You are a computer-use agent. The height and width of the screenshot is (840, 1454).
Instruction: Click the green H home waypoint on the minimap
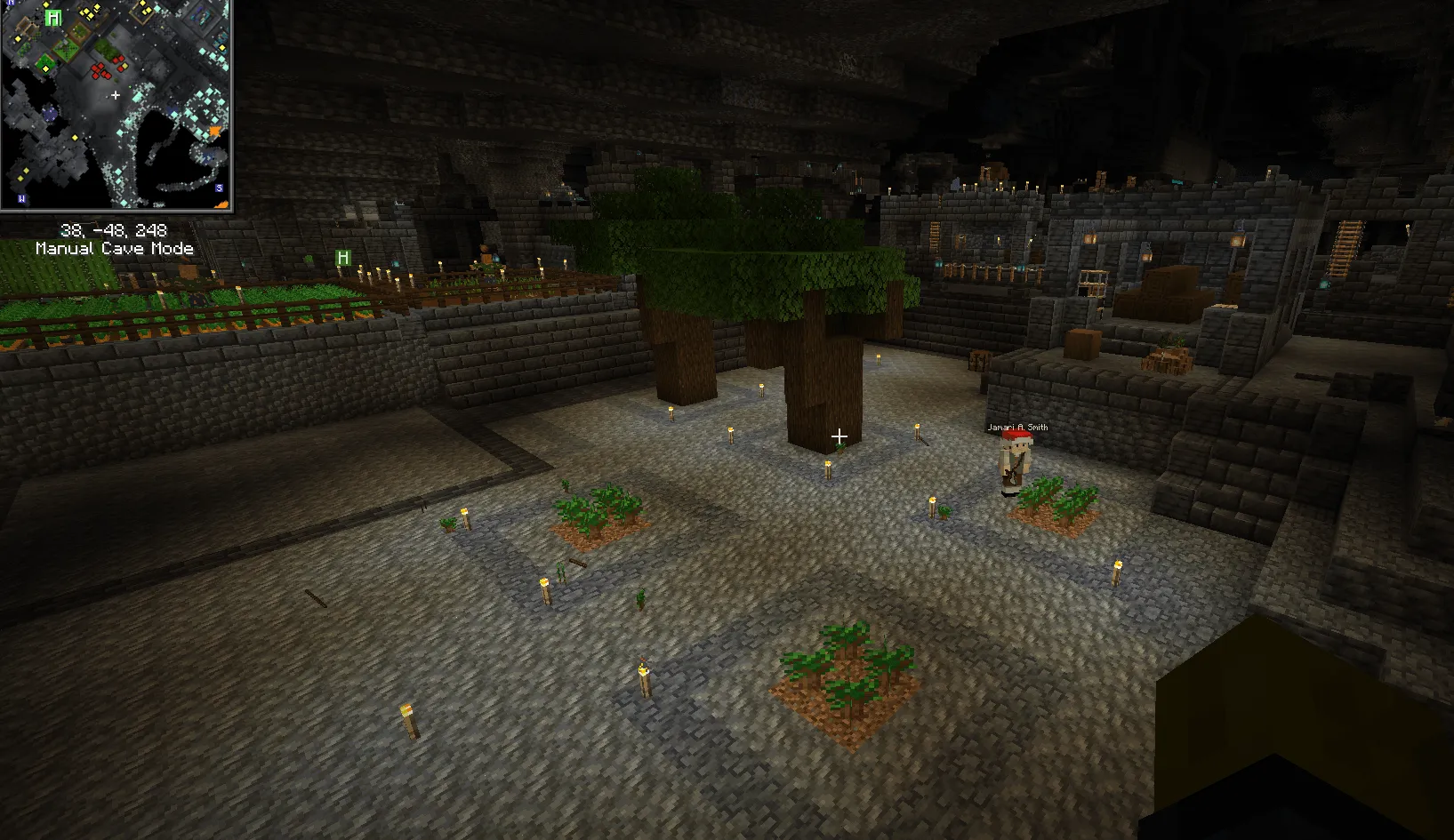(x=53, y=17)
